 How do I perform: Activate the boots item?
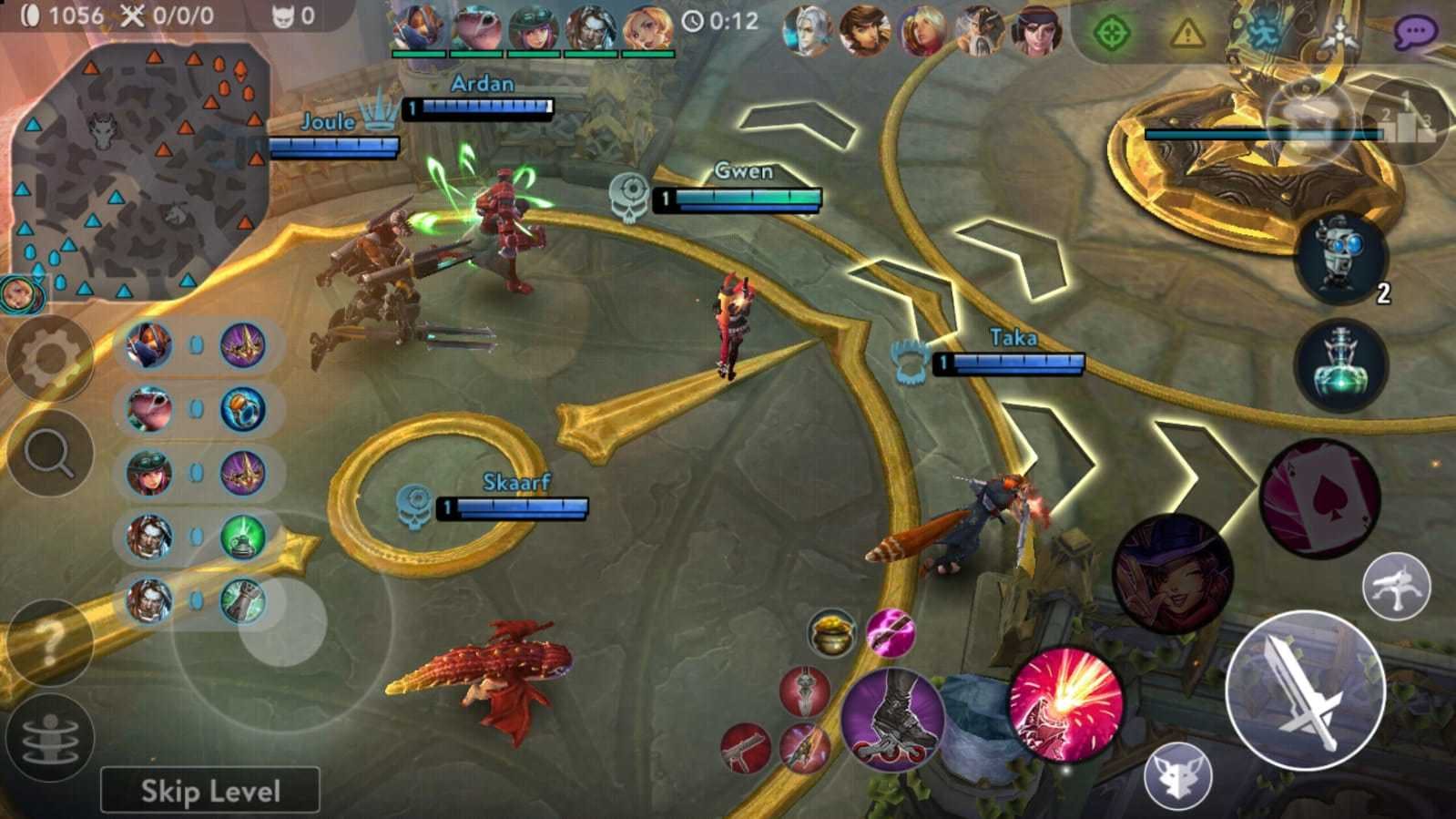point(892,720)
